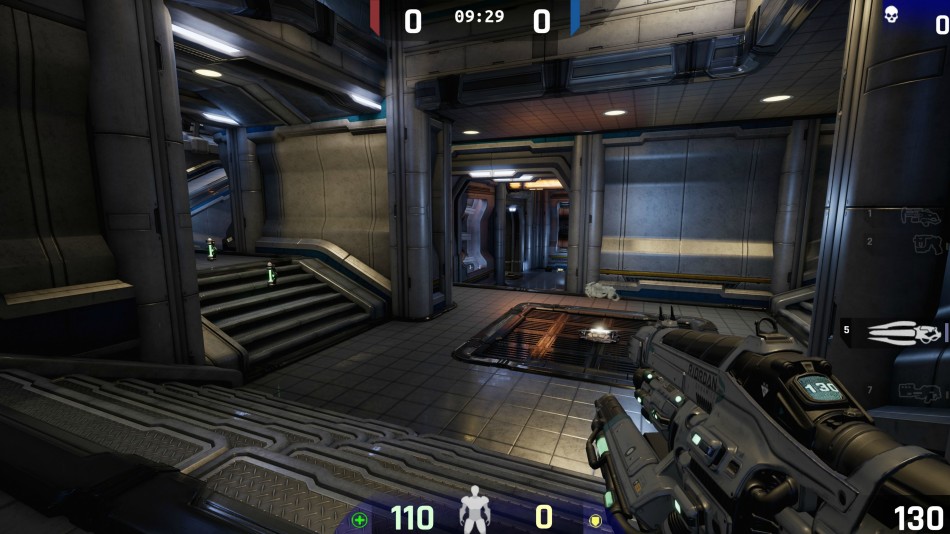
Task: Click the skull kill counter icon
Action: tap(891, 15)
